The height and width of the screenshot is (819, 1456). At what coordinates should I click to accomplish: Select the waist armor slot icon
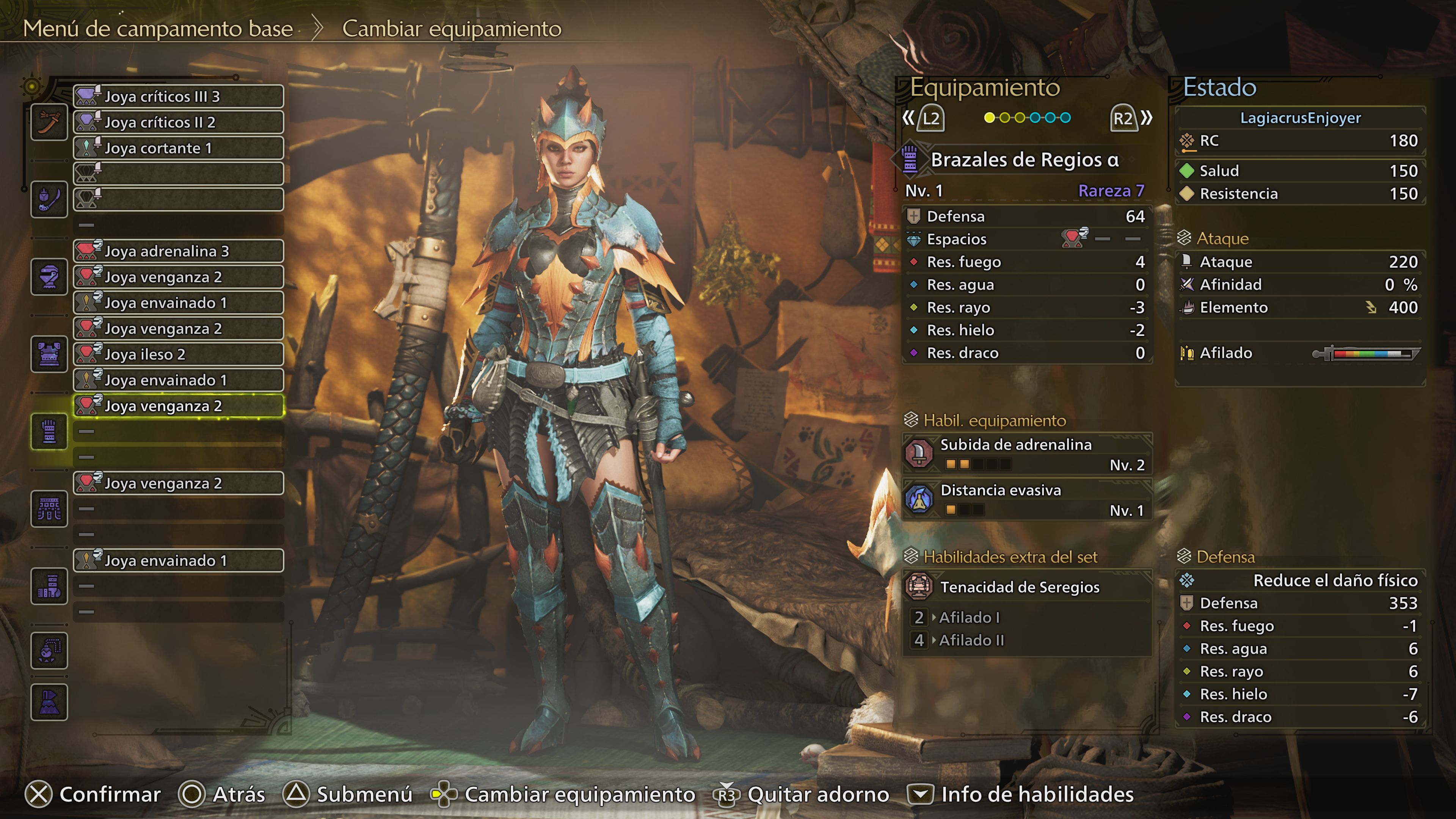point(49,509)
